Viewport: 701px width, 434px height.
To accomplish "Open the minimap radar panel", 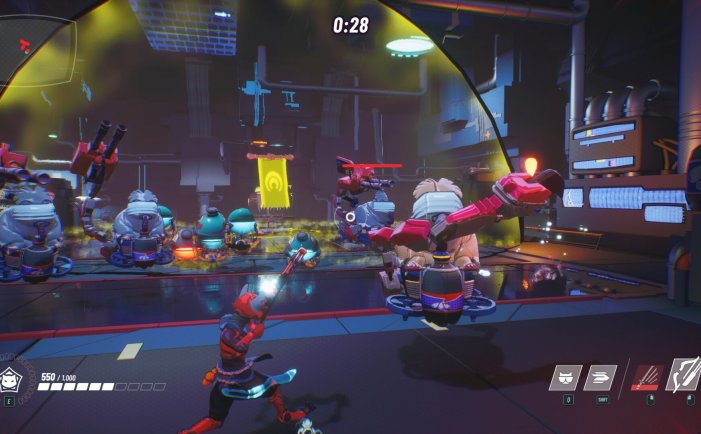I will [x=37, y=45].
